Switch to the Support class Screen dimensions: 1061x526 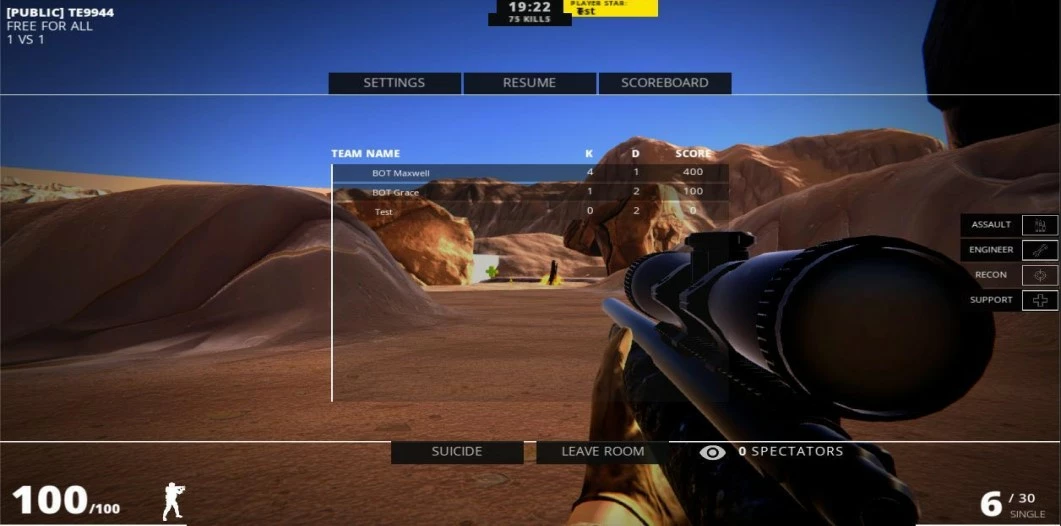click(1008, 300)
